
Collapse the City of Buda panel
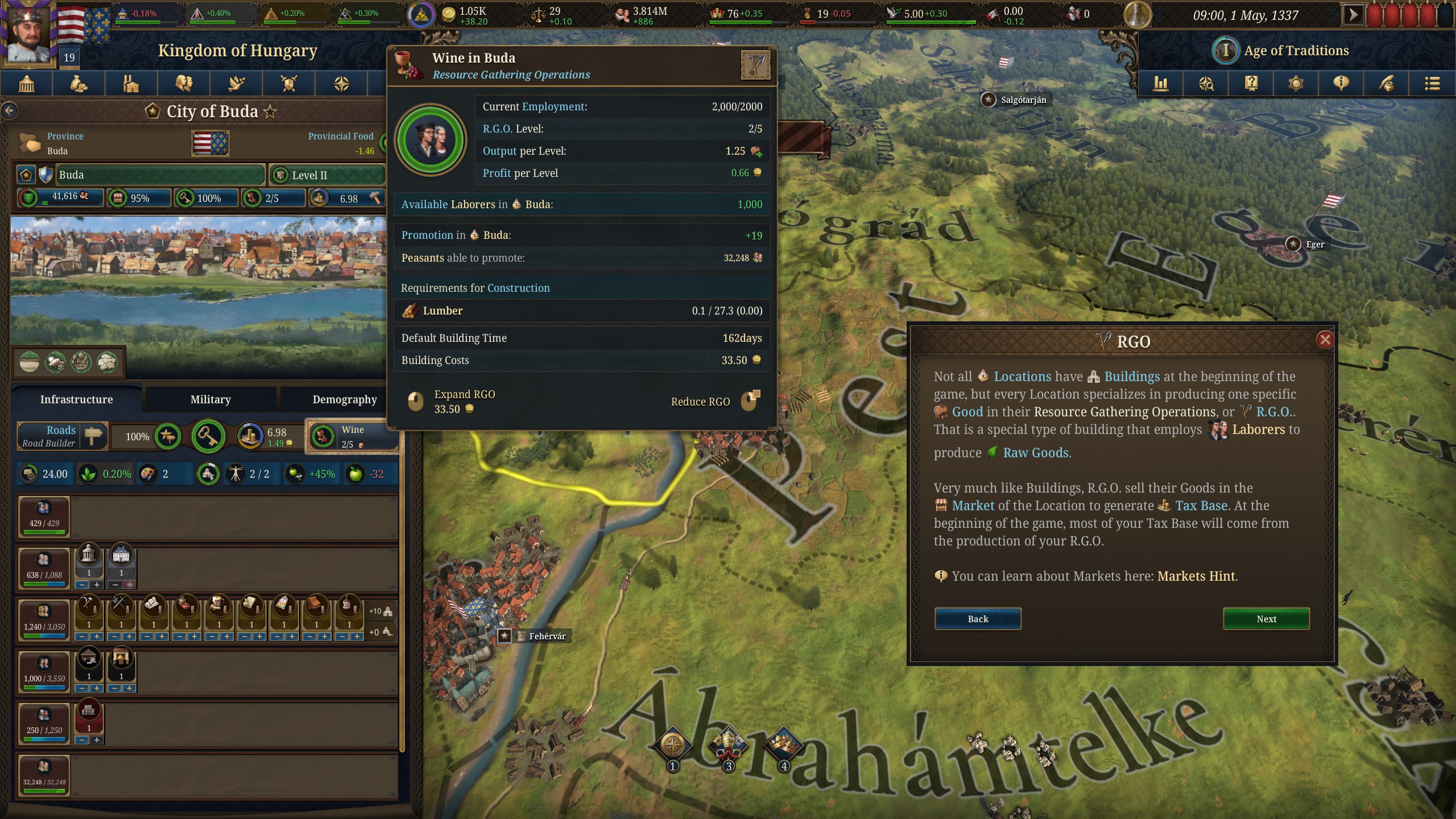click(x=10, y=110)
